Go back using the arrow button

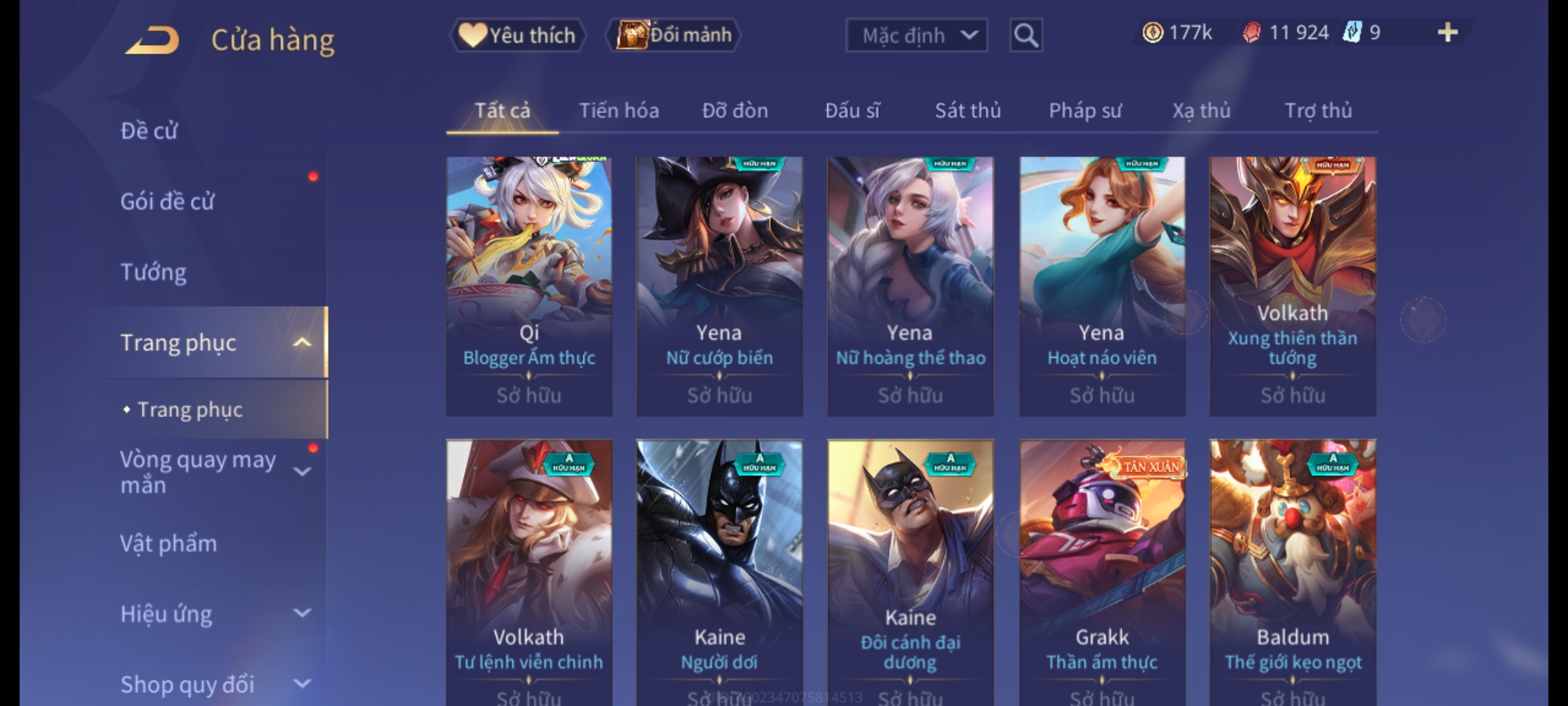tap(152, 41)
